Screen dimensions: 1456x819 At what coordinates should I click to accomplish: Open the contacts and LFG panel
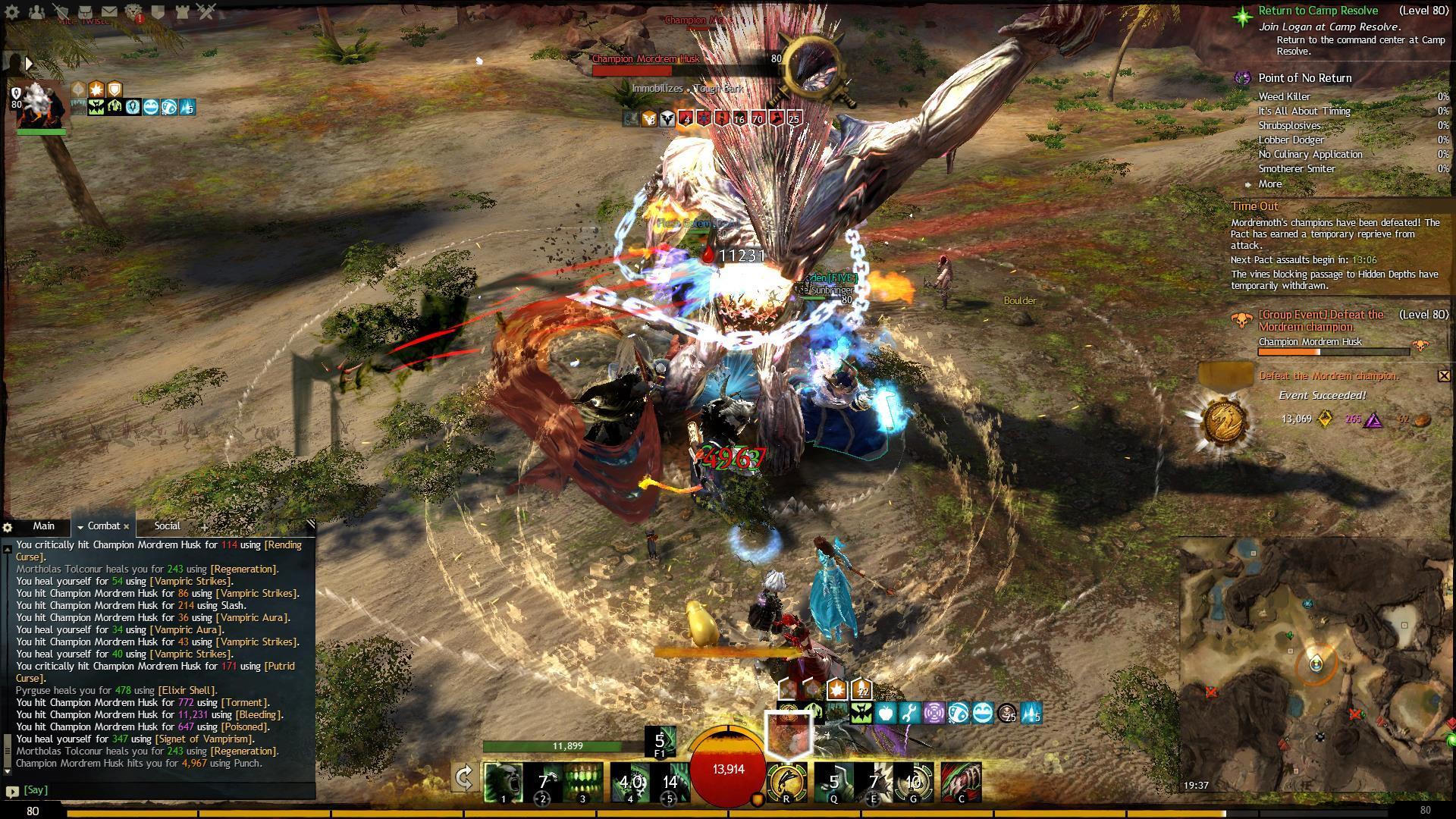tap(36, 12)
